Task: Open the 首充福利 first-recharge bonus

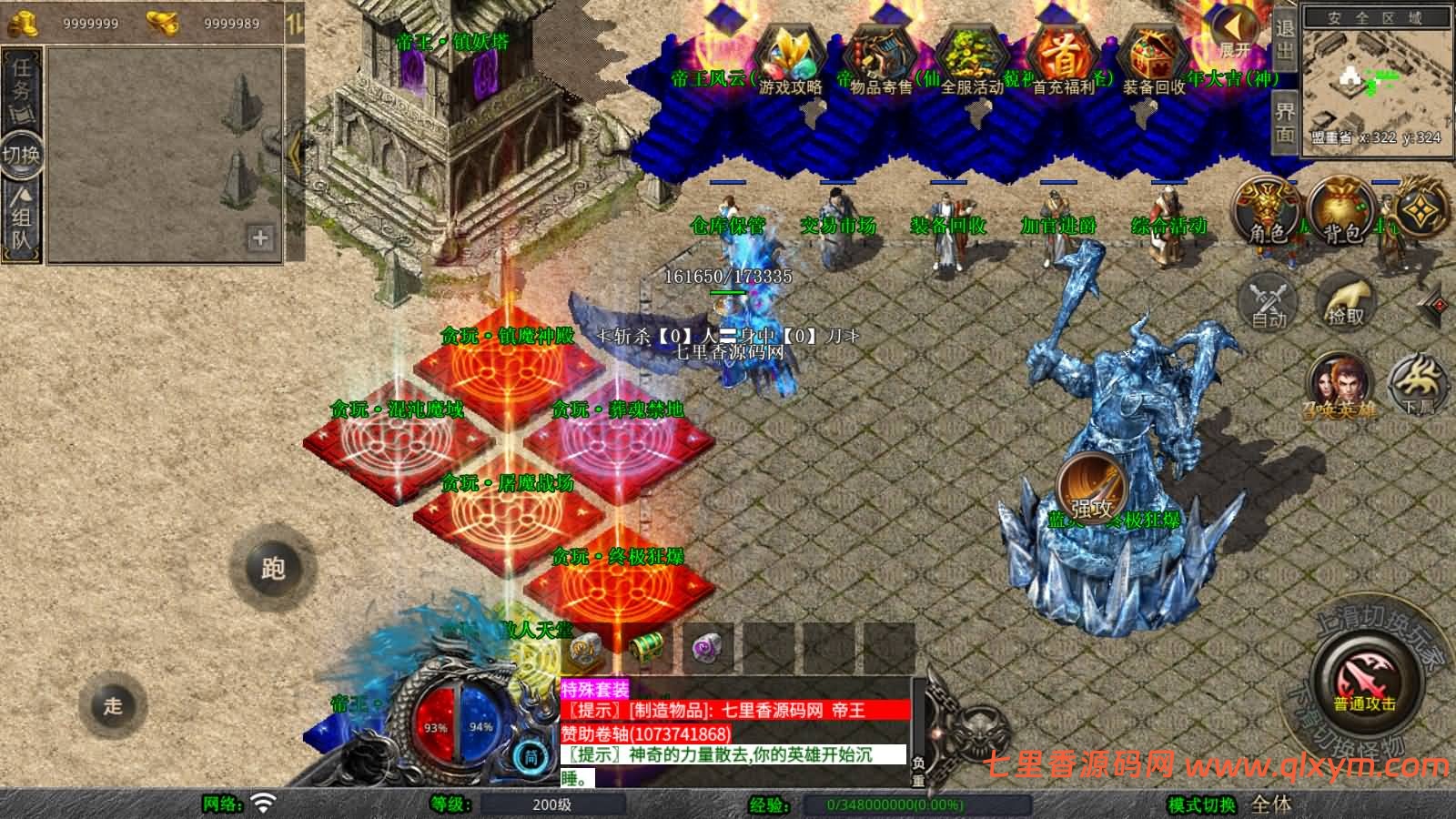Action: pyautogui.click(x=1063, y=60)
